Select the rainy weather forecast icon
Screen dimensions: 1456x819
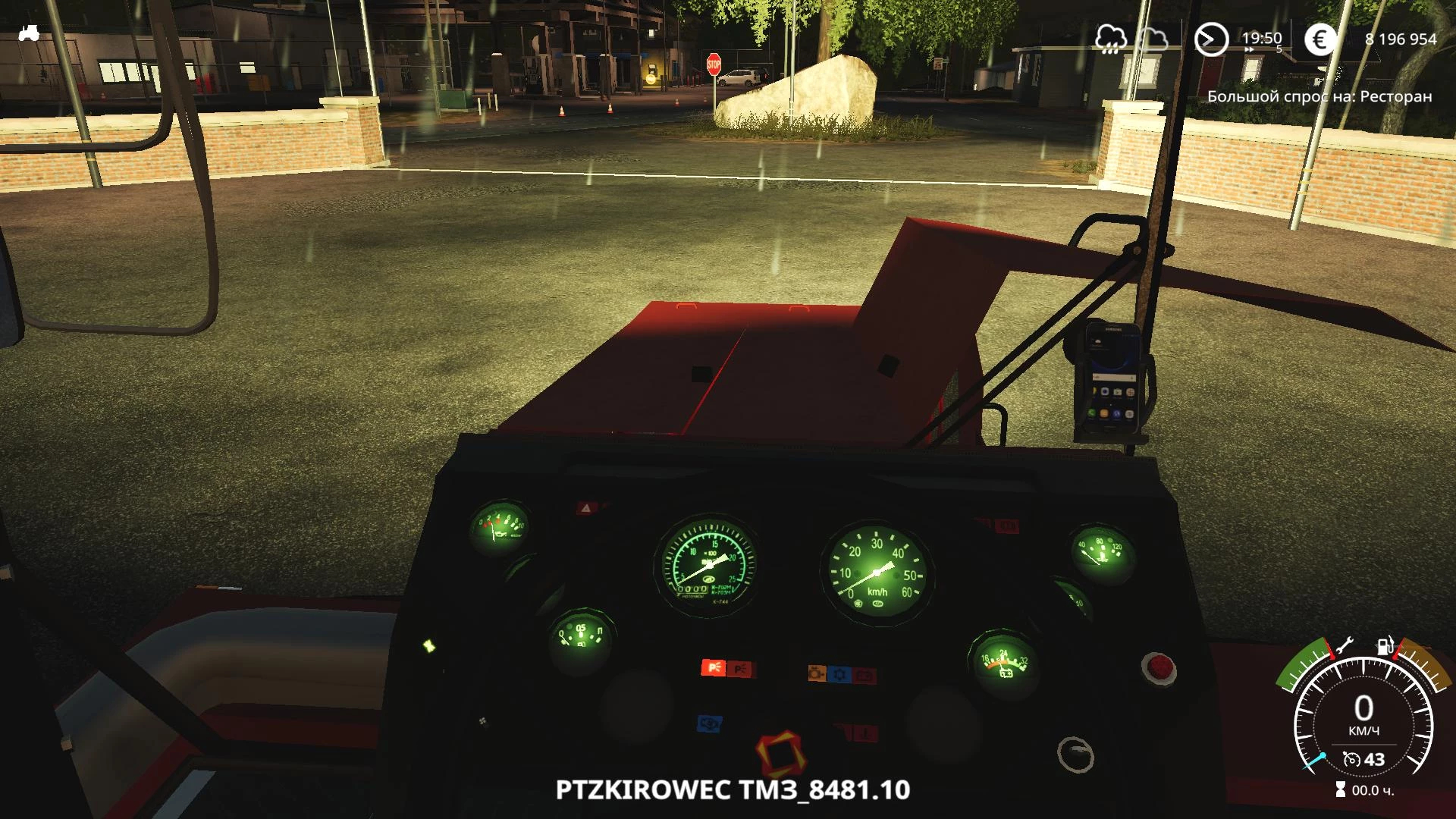(x=1111, y=39)
